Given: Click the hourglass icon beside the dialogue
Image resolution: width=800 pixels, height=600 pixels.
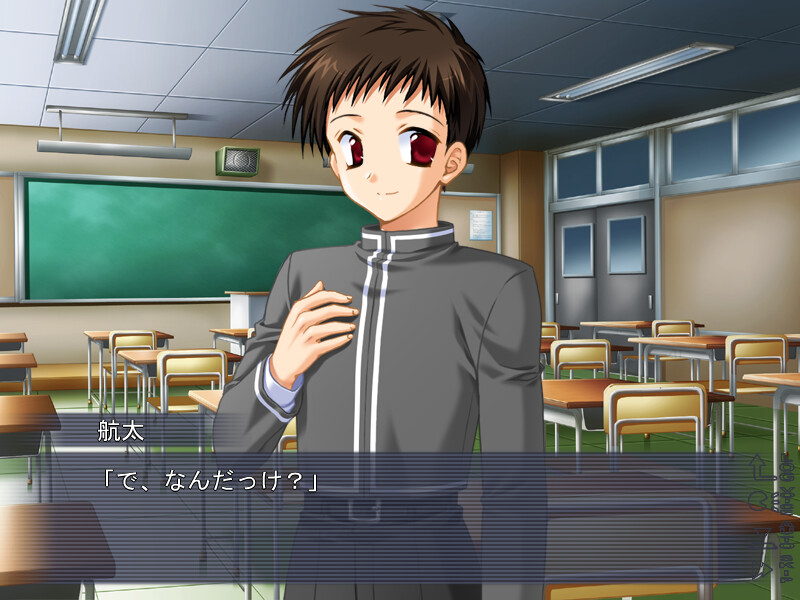Looking at the screenshot, I should tap(763, 538).
